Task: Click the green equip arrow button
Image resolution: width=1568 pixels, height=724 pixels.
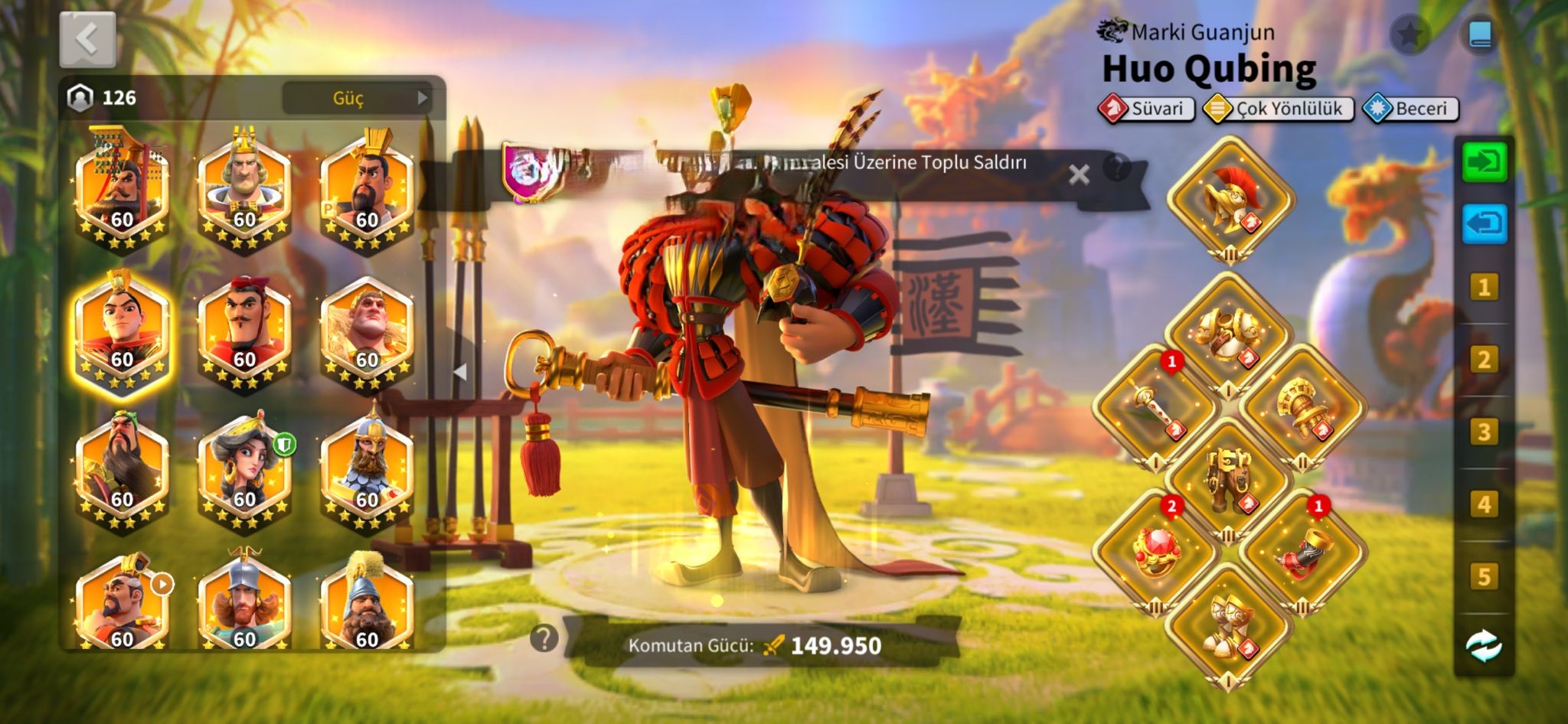Action: pyautogui.click(x=1484, y=162)
